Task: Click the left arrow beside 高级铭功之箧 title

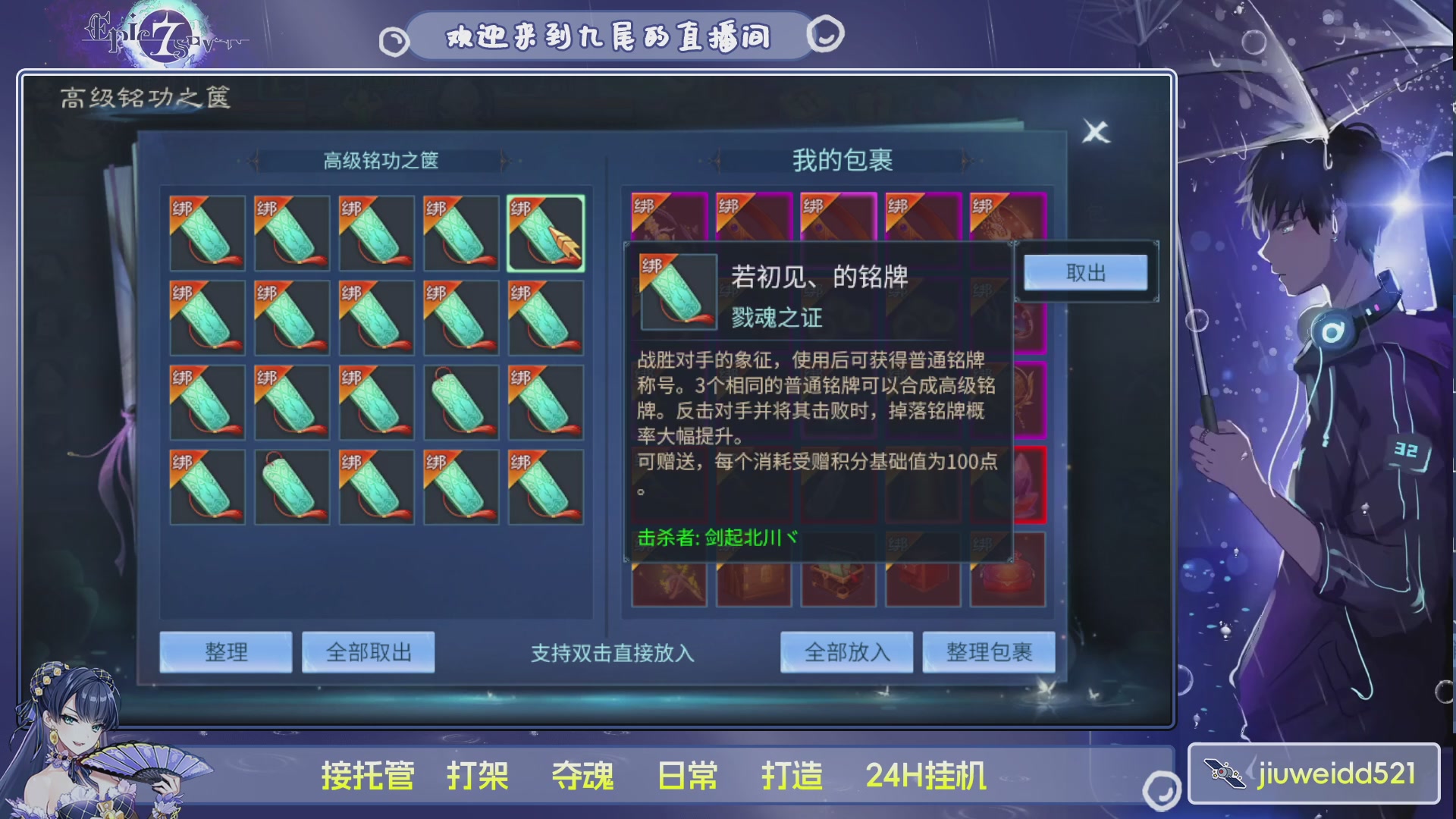Action: [x=256, y=161]
